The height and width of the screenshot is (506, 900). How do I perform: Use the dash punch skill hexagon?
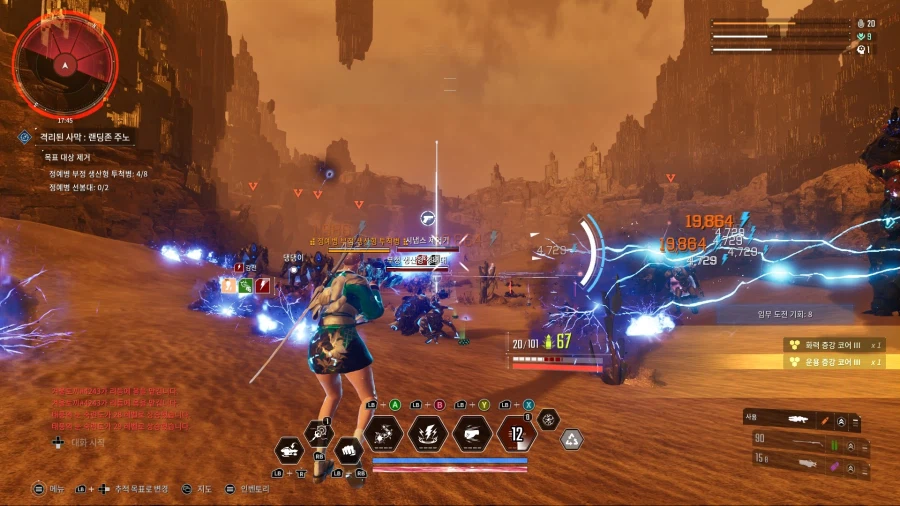point(472,434)
